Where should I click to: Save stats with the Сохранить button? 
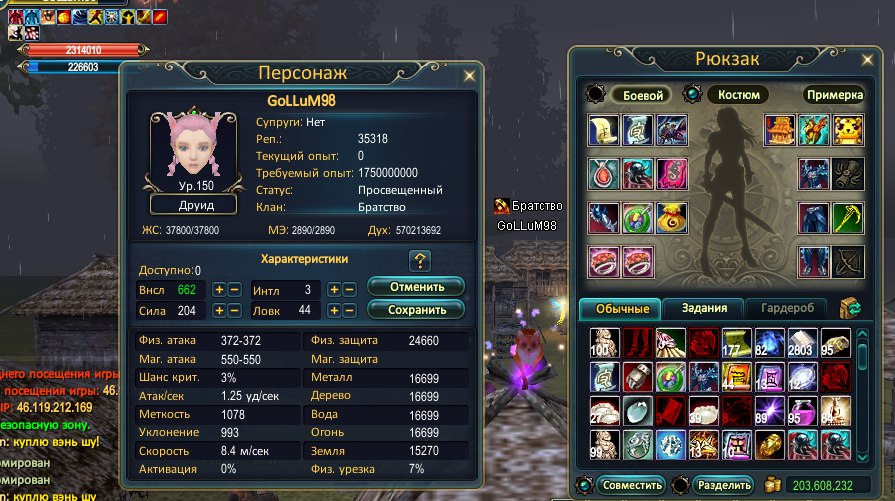coord(415,310)
